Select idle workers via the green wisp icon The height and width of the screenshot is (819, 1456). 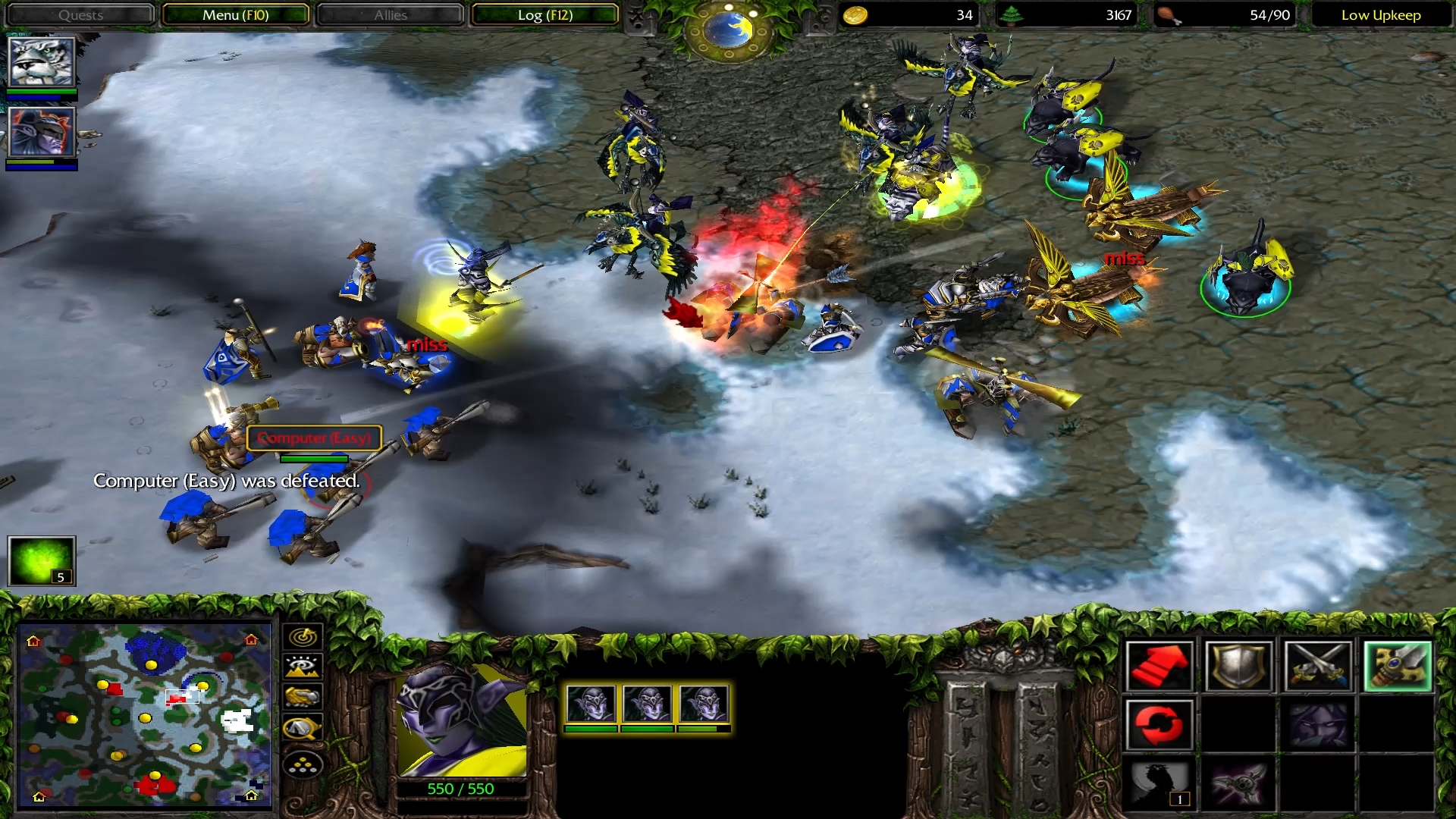coord(42,560)
